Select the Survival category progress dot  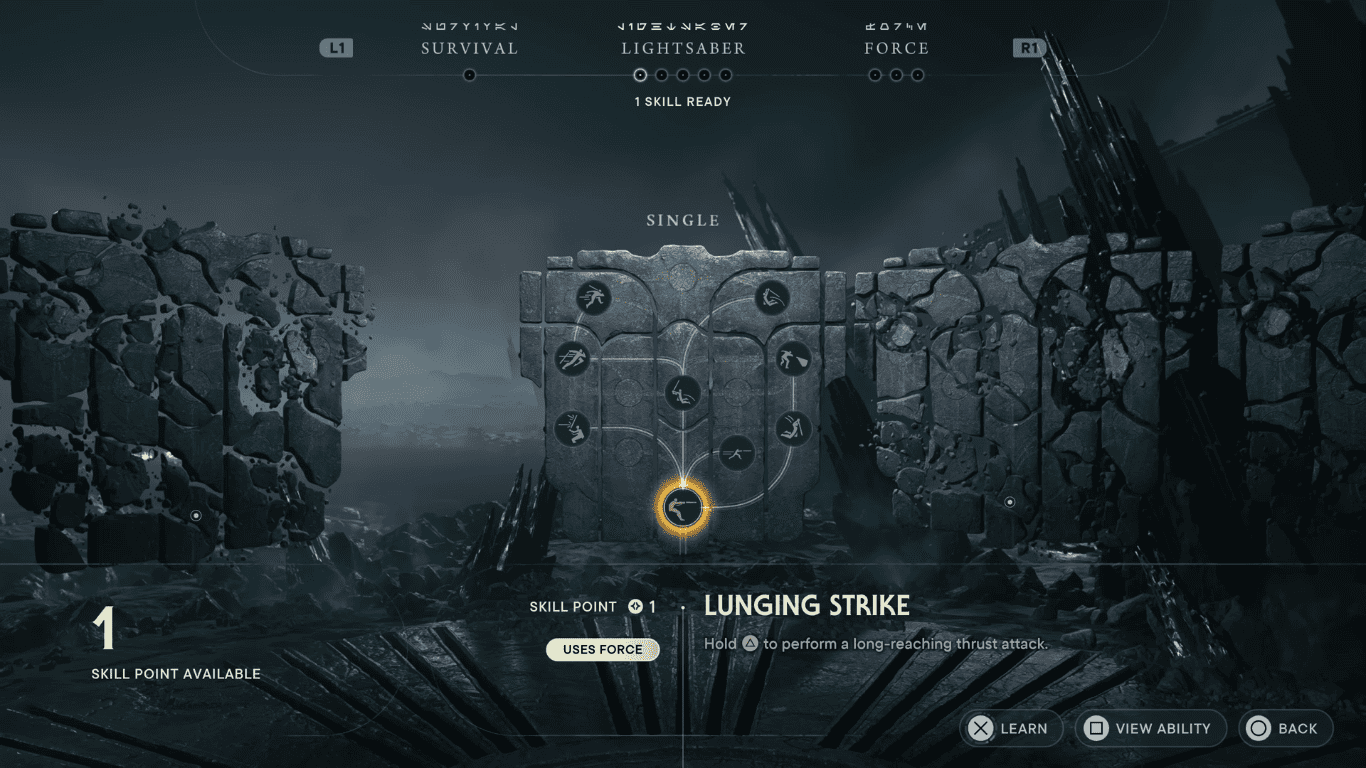469,73
